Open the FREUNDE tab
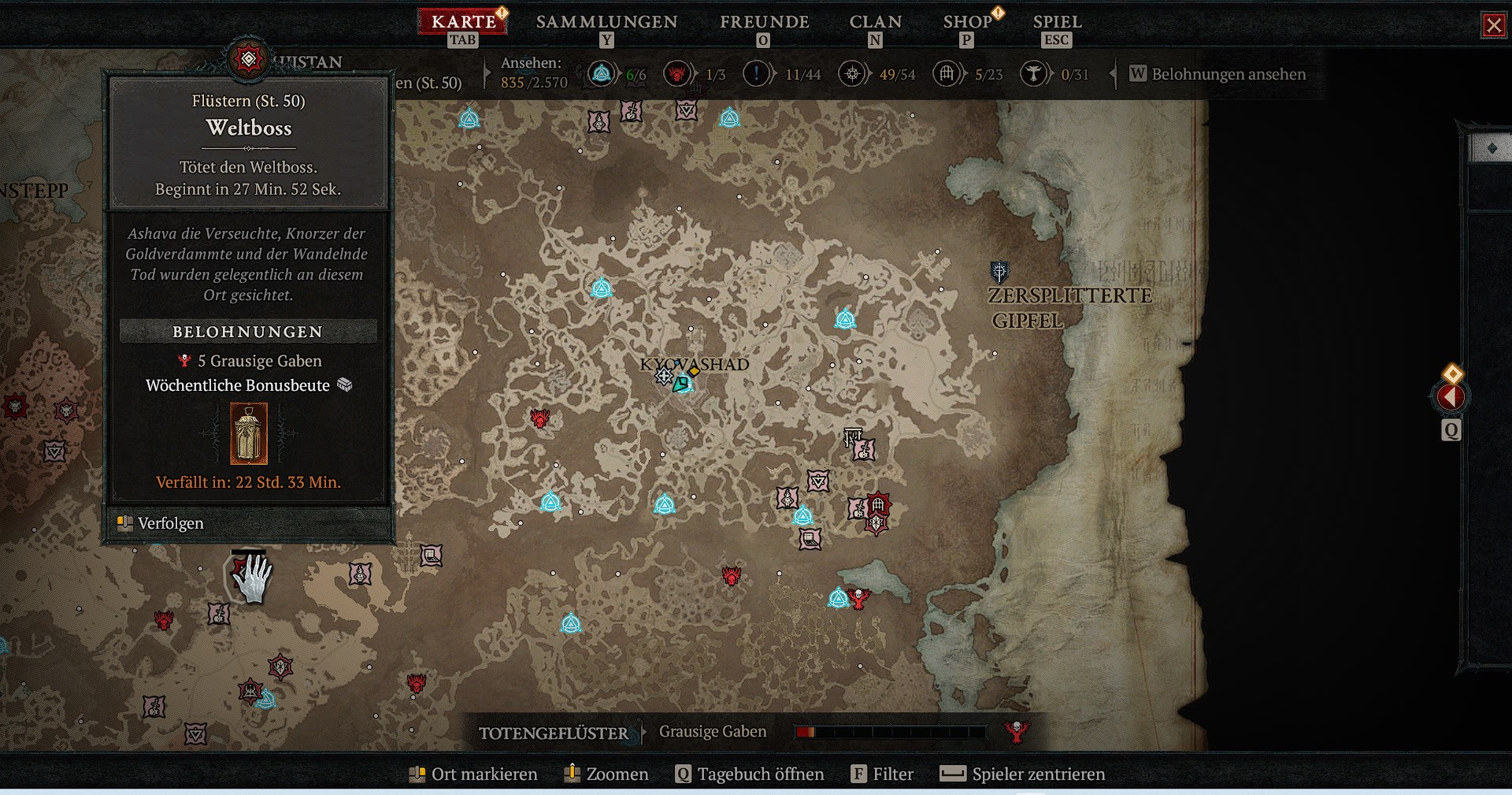 (x=764, y=22)
